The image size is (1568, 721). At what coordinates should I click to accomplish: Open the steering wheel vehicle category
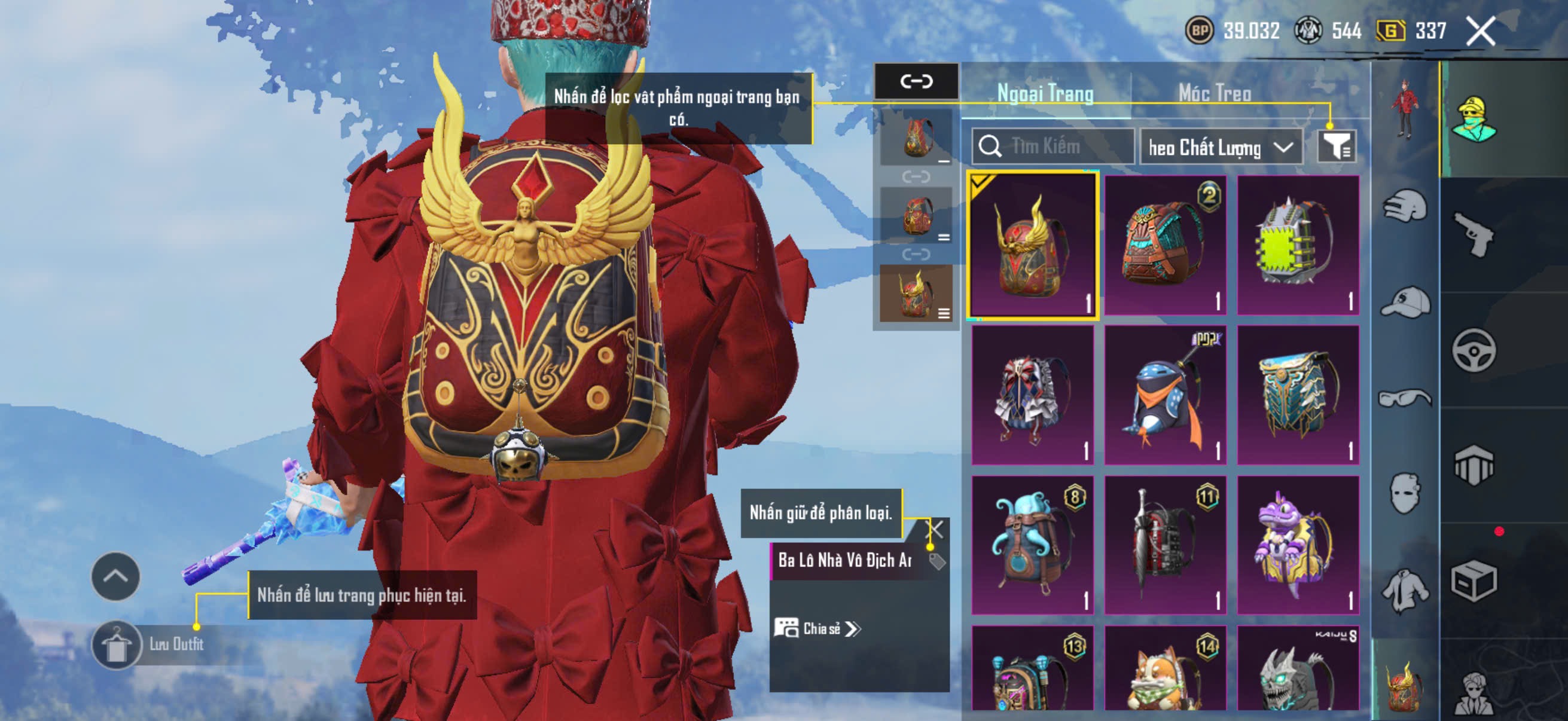pyautogui.click(x=1474, y=350)
